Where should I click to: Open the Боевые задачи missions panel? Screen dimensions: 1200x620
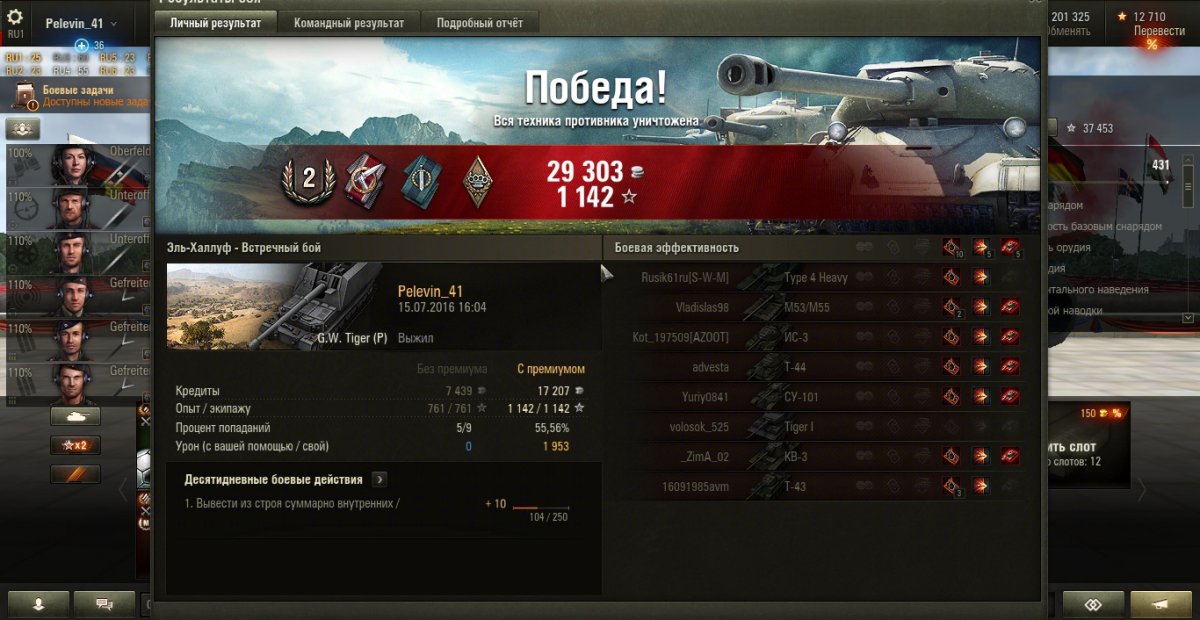coord(80,96)
